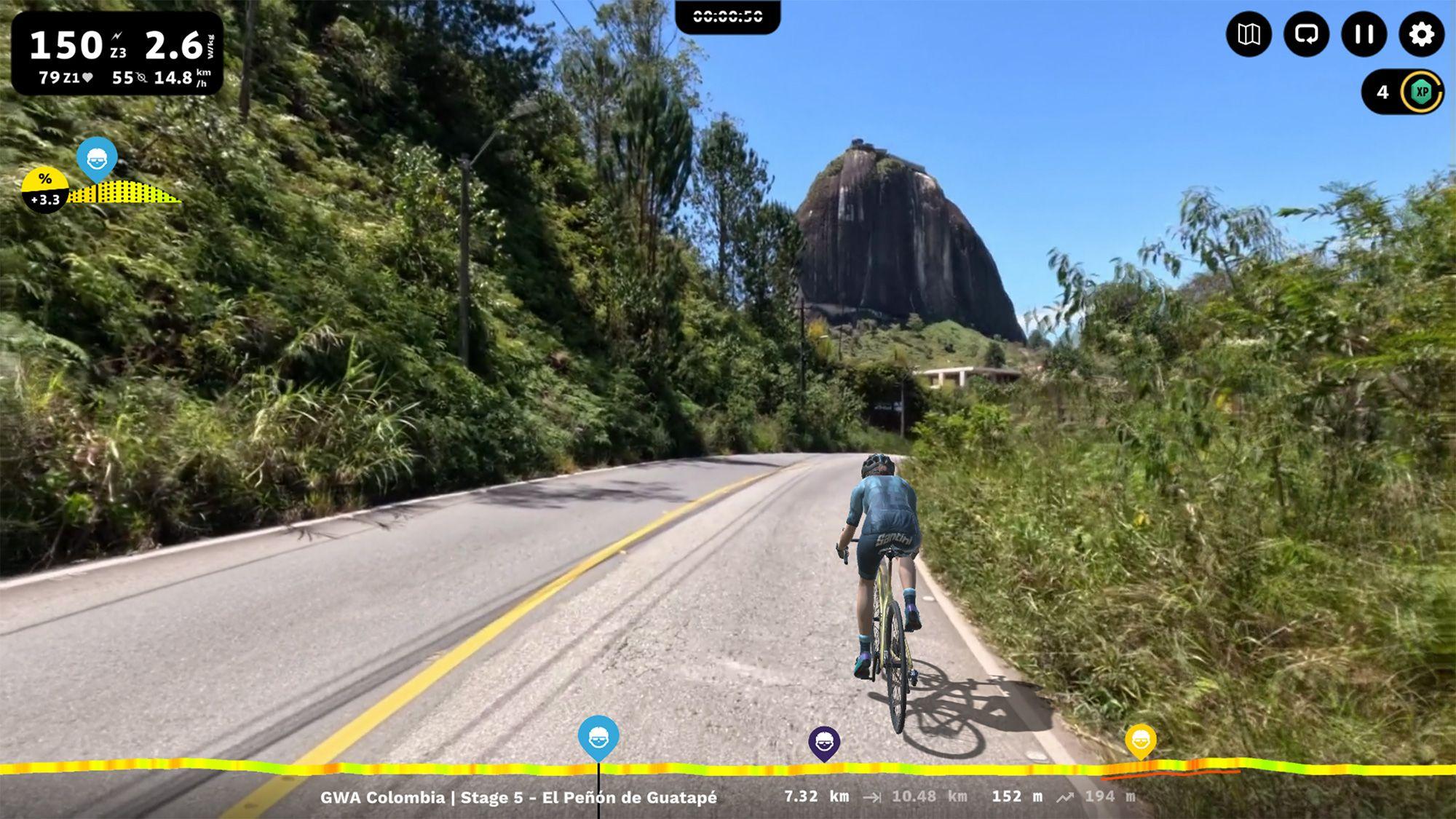This screenshot has width=1456, height=819.
Task: Click the chat bubble refresh icon
Action: coord(1306,34)
